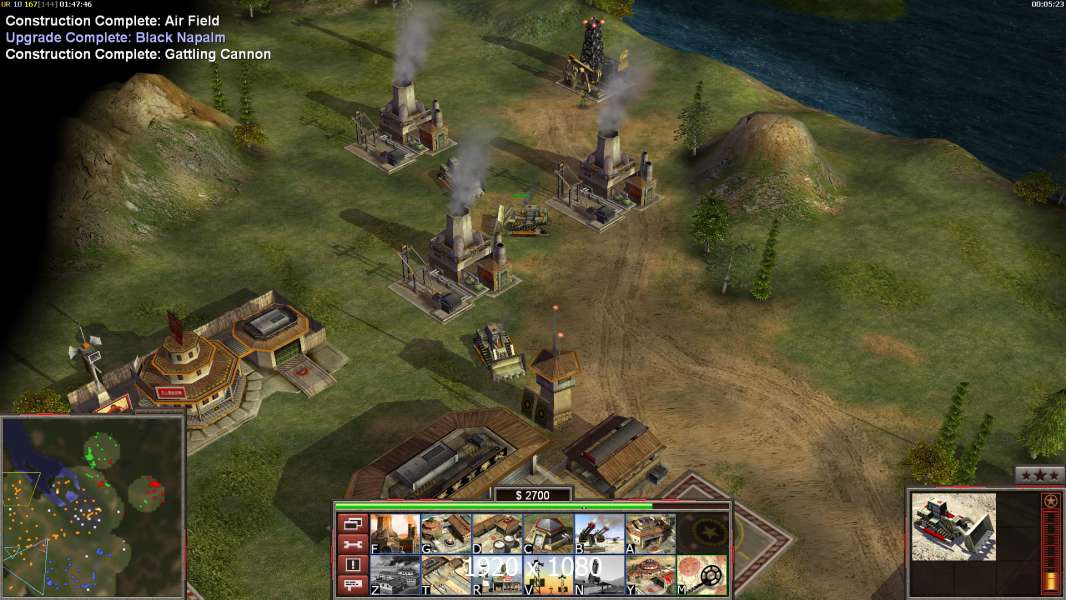Build the Nuclear Reactor (F)

pos(394,533)
